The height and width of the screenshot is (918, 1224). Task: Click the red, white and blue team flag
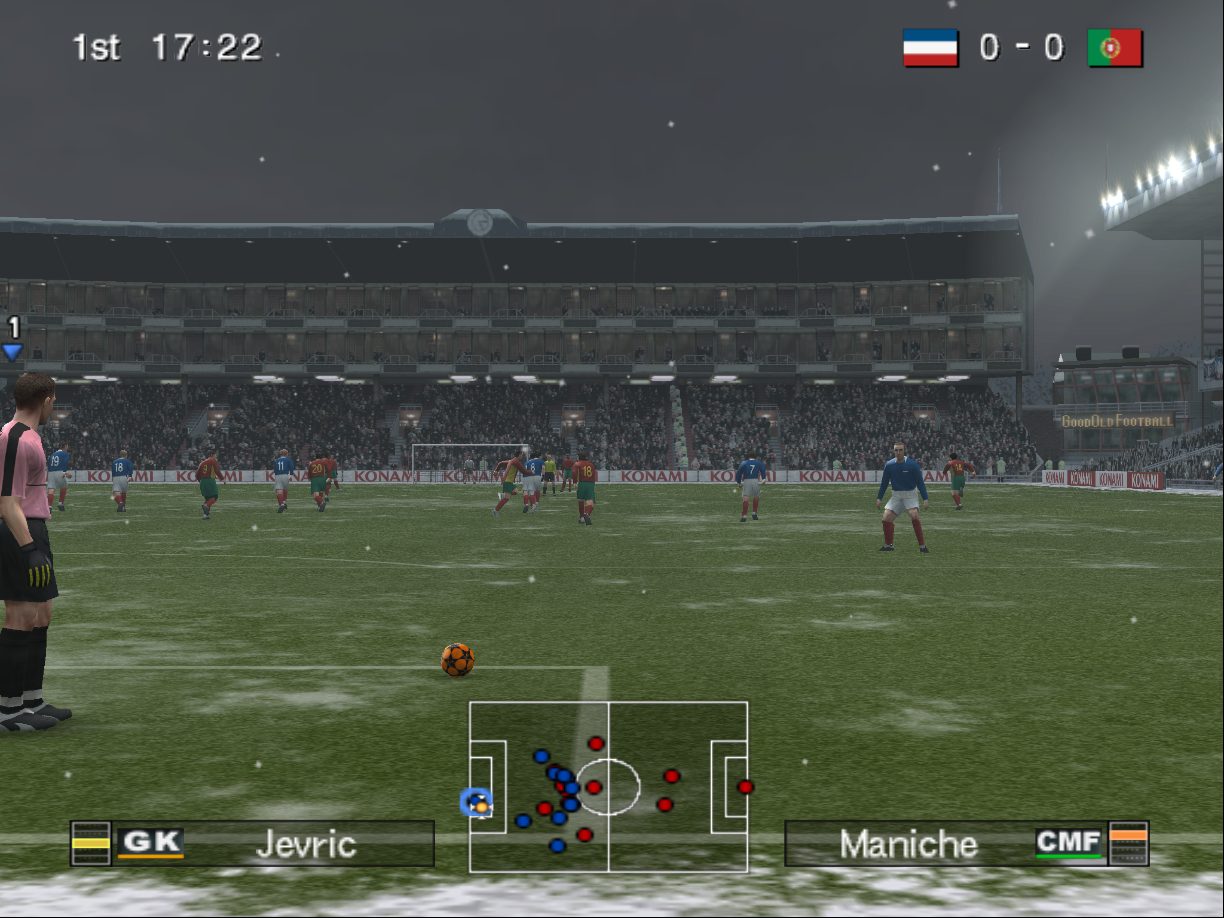click(x=930, y=48)
